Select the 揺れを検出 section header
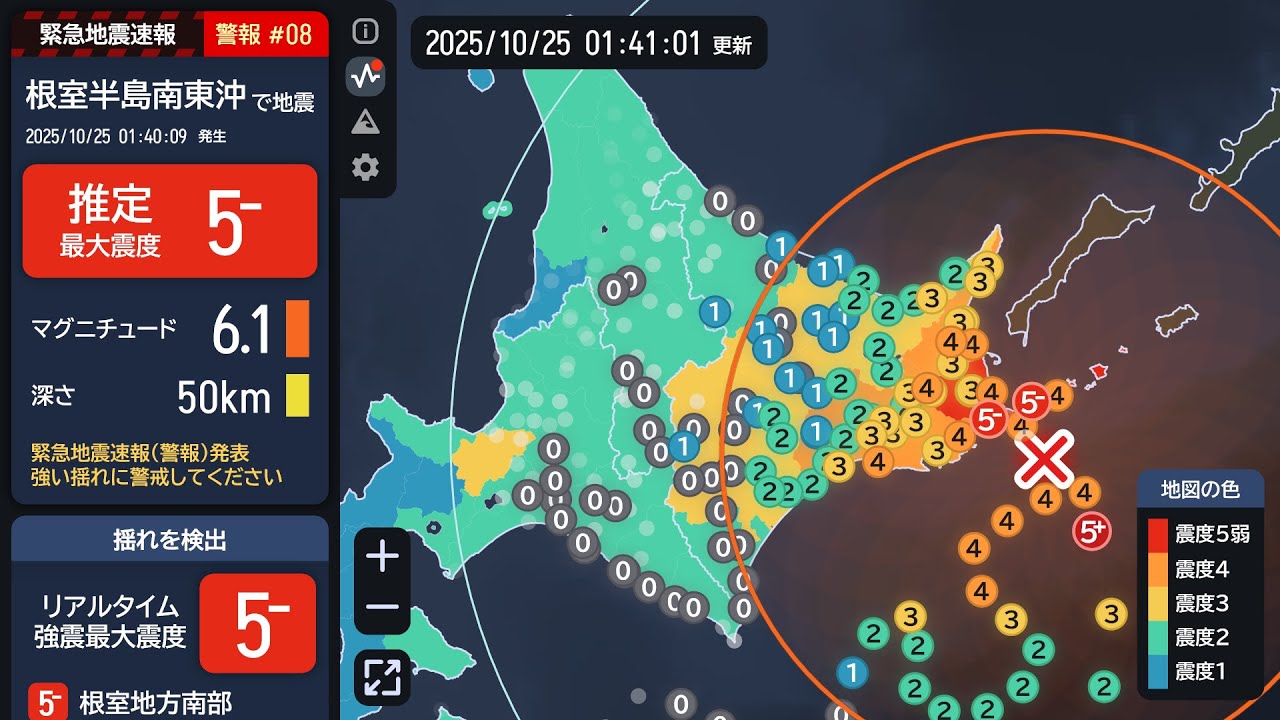1280x720 pixels. 170,540
